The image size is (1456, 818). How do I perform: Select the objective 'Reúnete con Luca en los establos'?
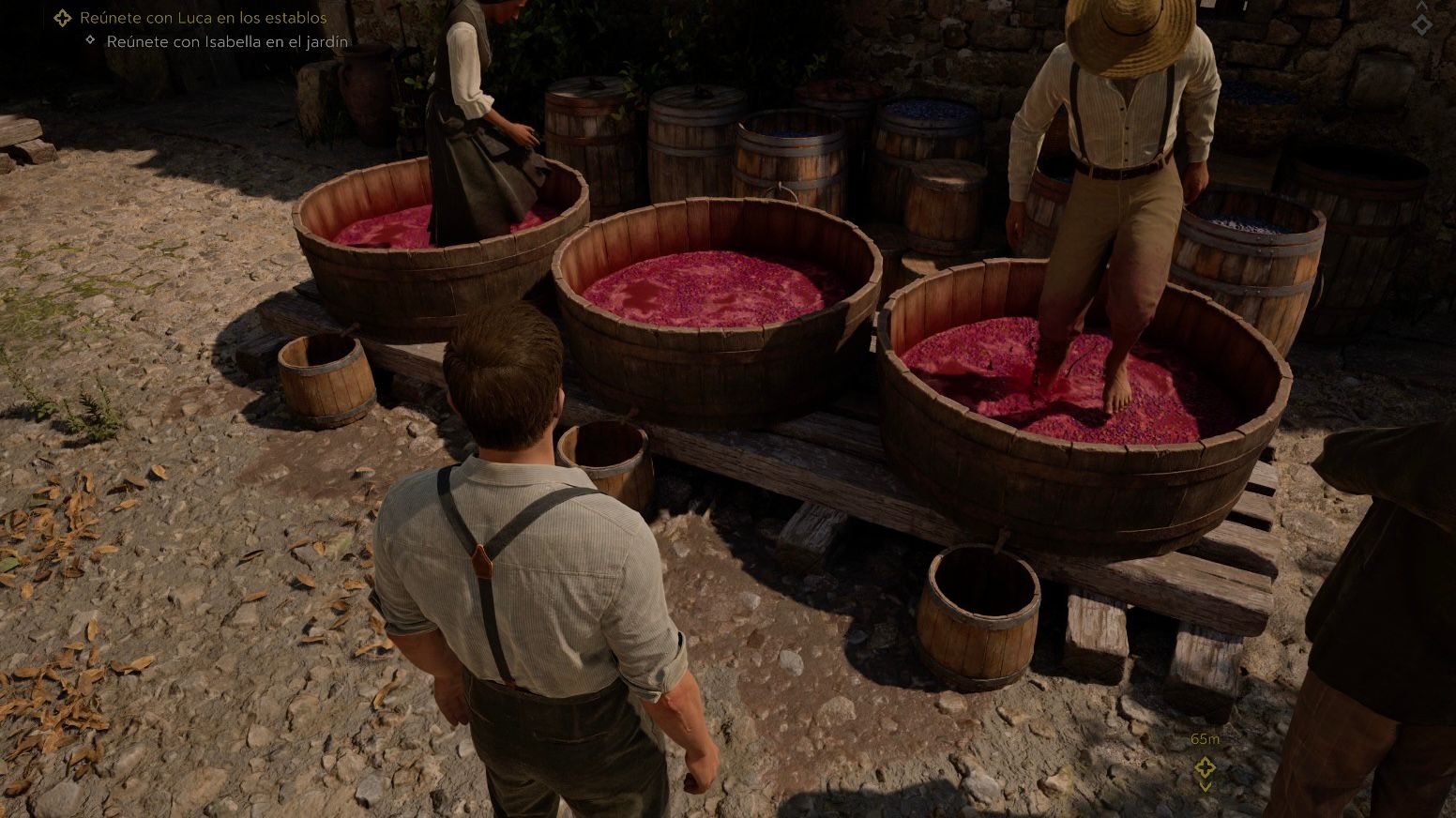pos(203,18)
